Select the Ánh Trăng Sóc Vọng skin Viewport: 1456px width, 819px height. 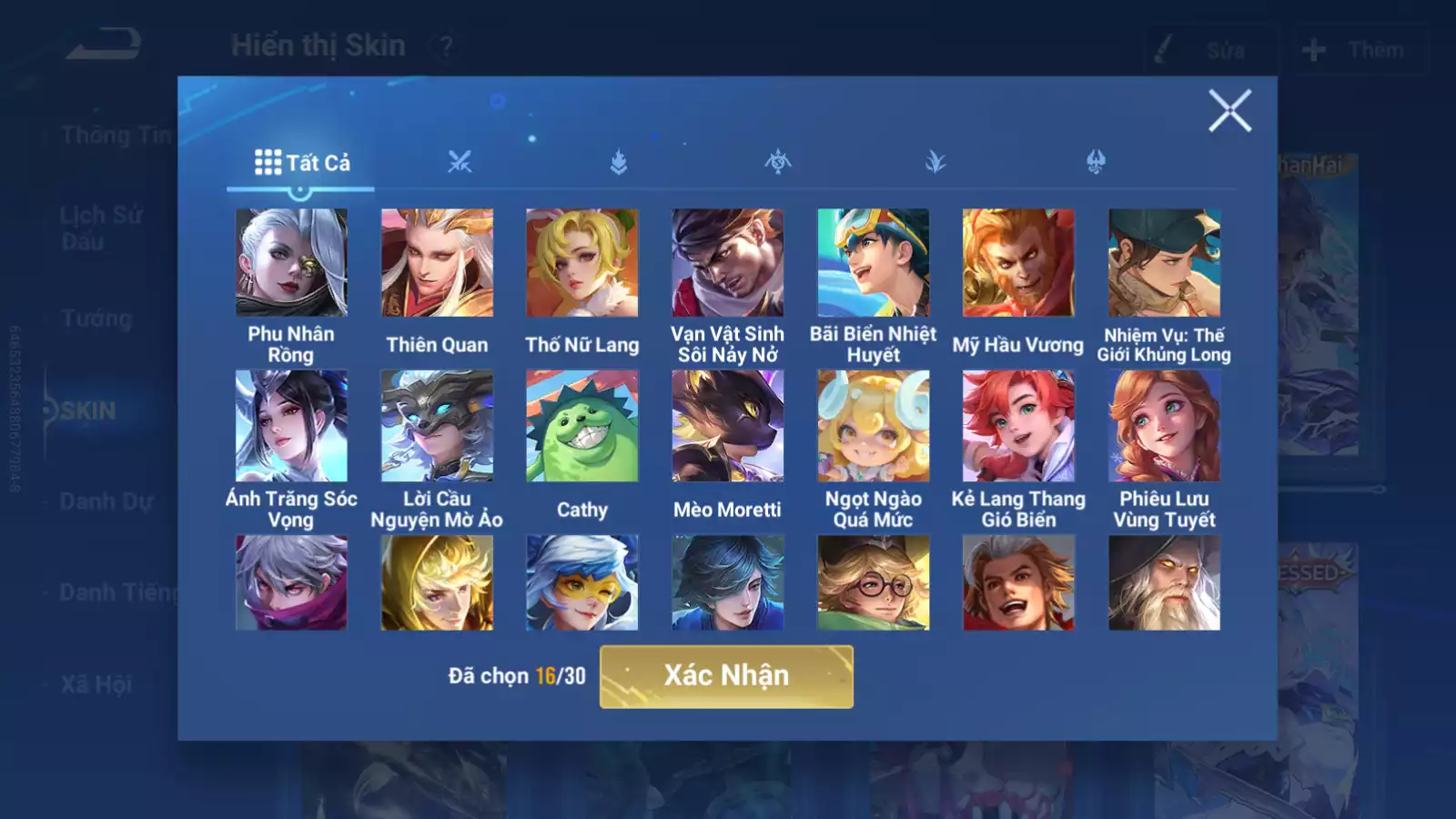[x=291, y=425]
